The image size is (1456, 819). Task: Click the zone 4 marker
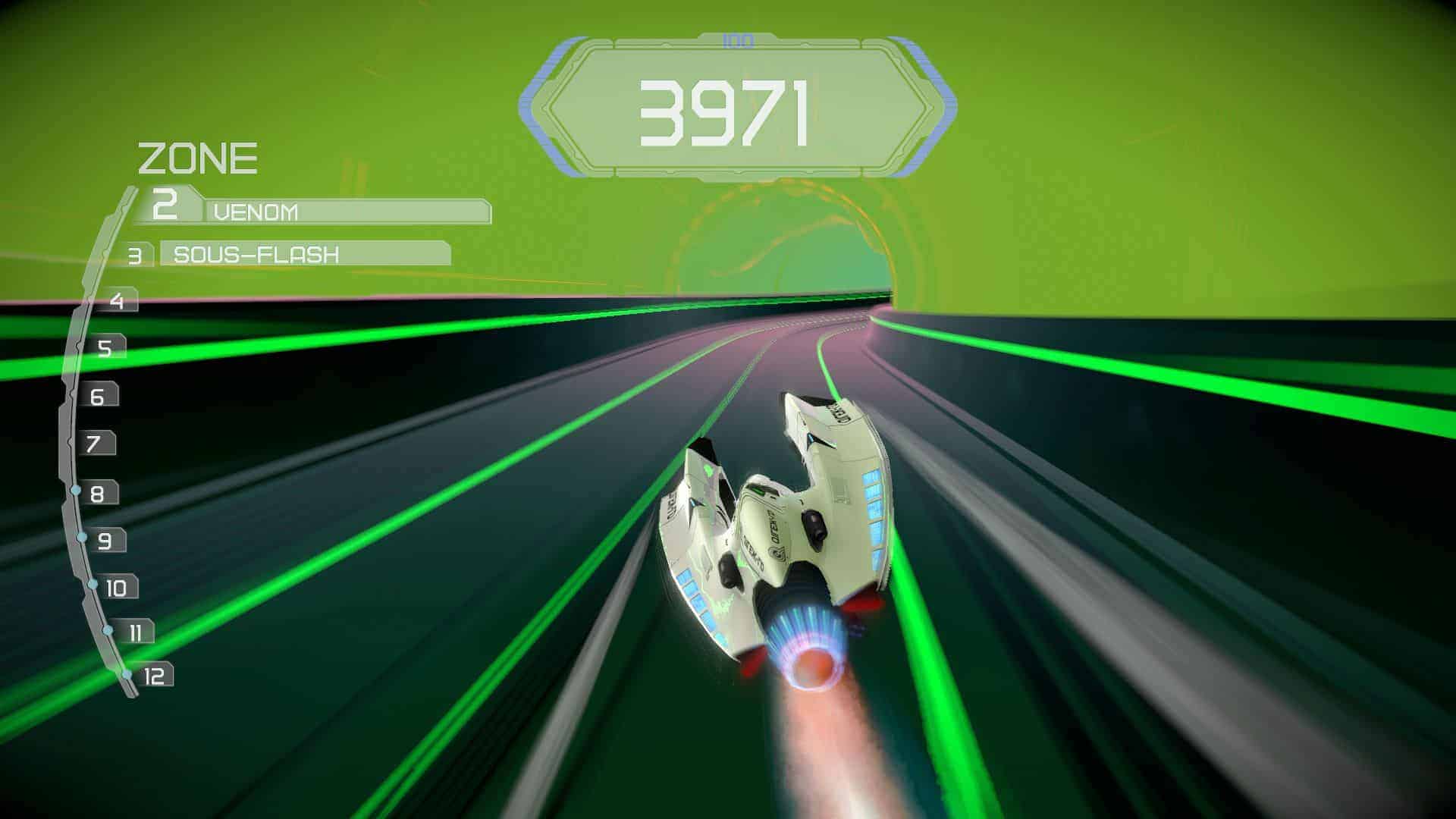coord(117,301)
